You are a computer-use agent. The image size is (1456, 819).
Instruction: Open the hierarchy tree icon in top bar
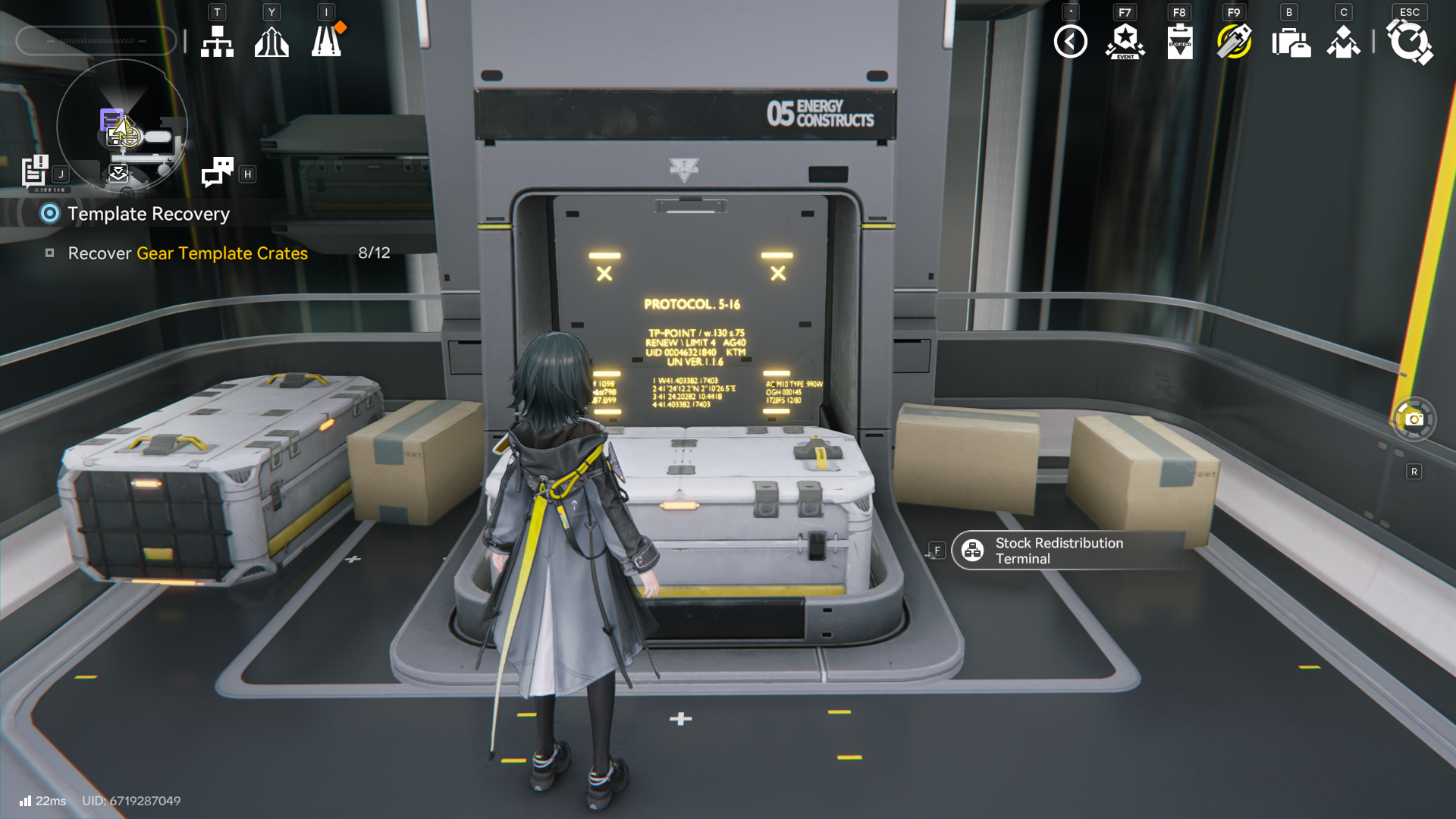[217, 42]
